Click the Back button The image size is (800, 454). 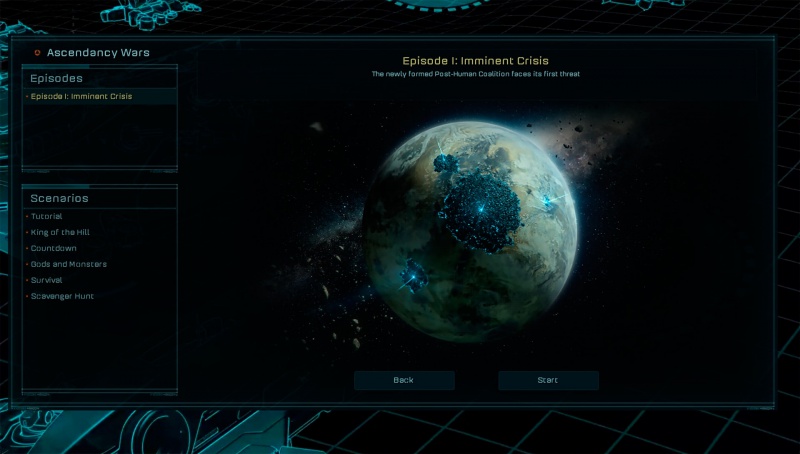click(x=404, y=380)
